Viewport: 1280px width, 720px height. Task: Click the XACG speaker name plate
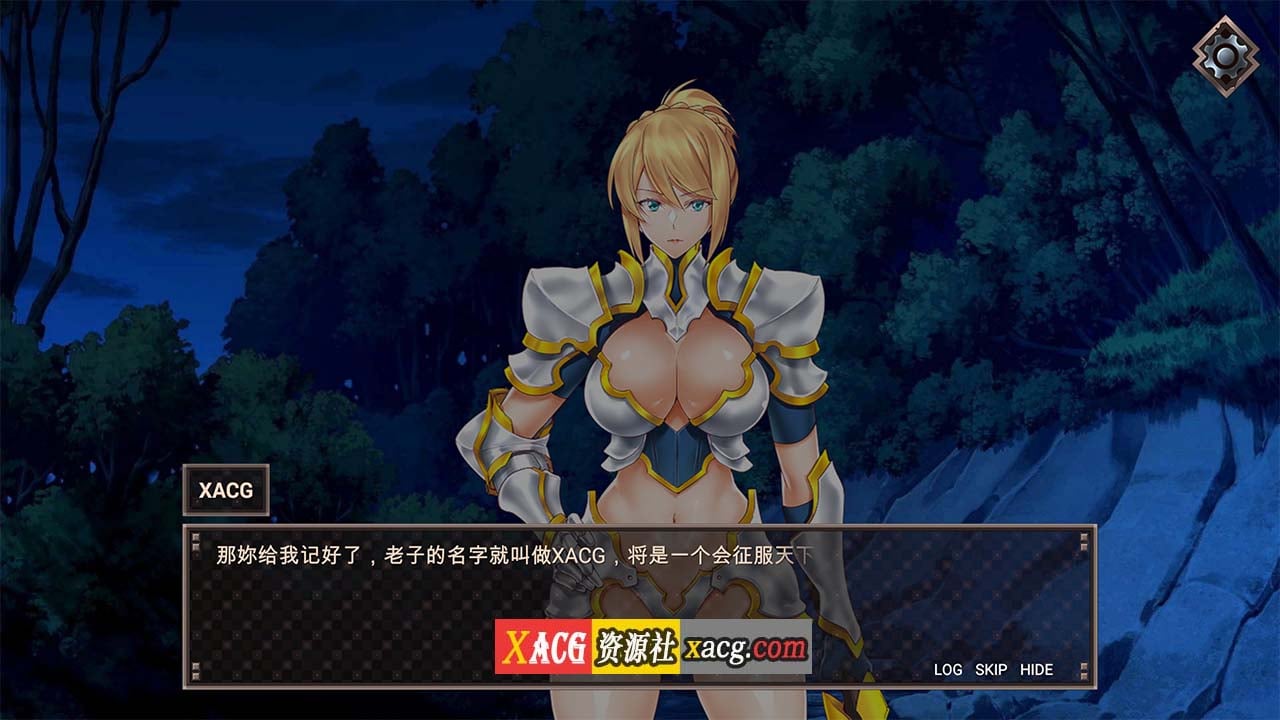pos(227,491)
